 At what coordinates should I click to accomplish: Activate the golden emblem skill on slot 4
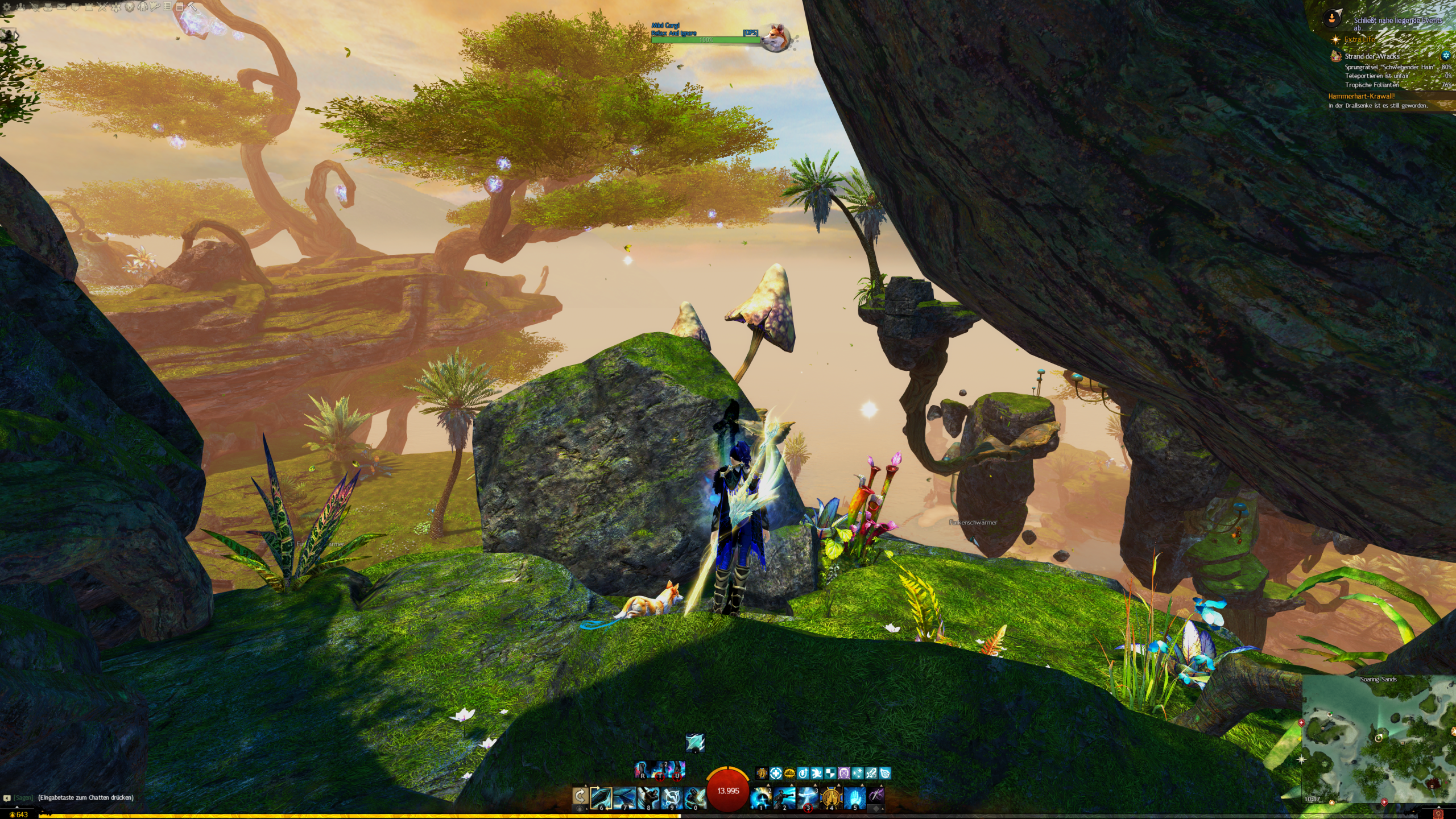pos(831,798)
